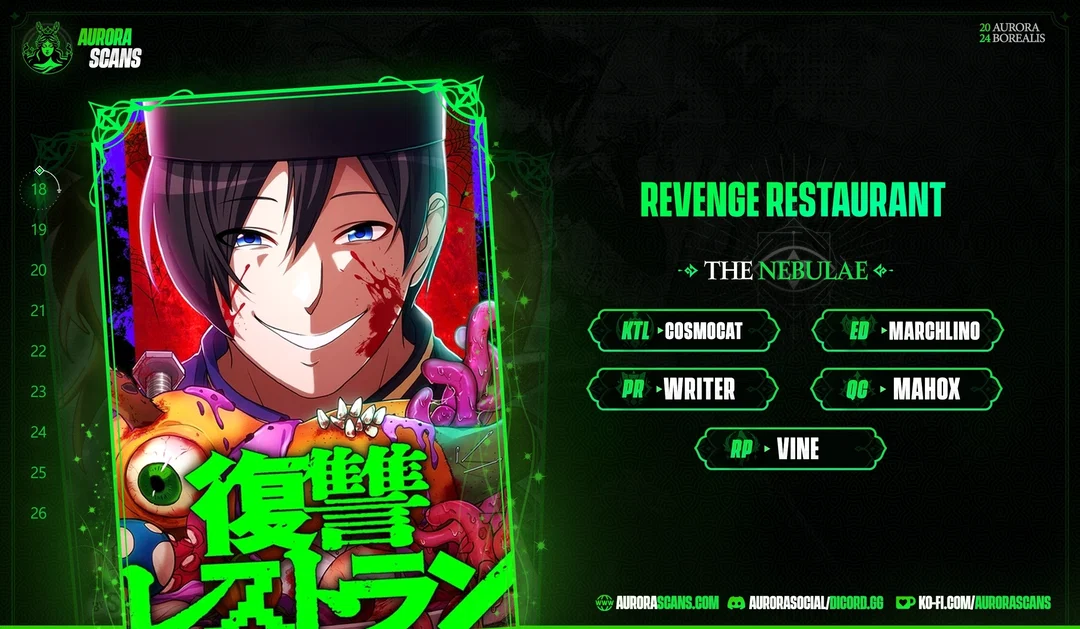This screenshot has height=629, width=1080.
Task: Click the PR Writer credit badge
Action: [x=683, y=389]
